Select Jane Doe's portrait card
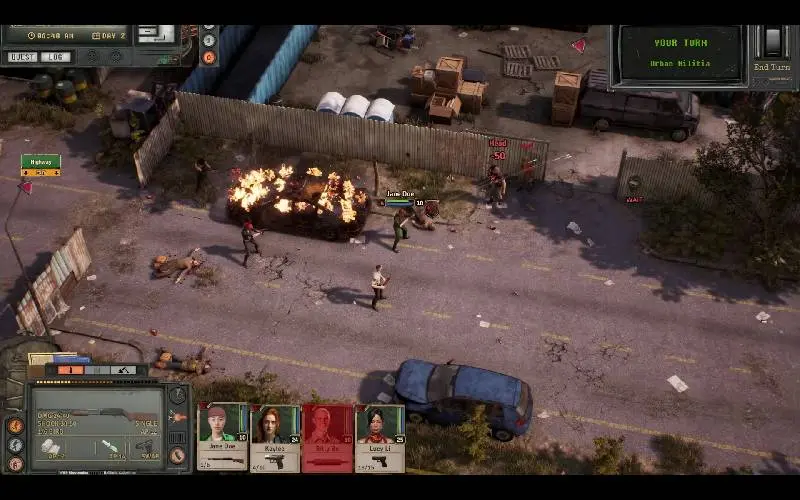The width and height of the screenshot is (800, 500). [222, 436]
